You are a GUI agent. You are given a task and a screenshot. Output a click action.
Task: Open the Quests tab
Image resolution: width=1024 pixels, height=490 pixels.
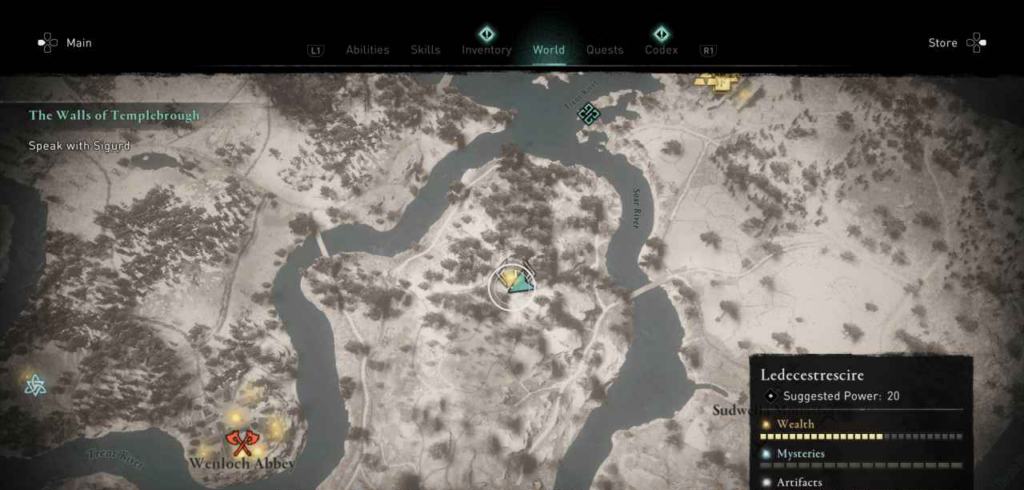604,50
